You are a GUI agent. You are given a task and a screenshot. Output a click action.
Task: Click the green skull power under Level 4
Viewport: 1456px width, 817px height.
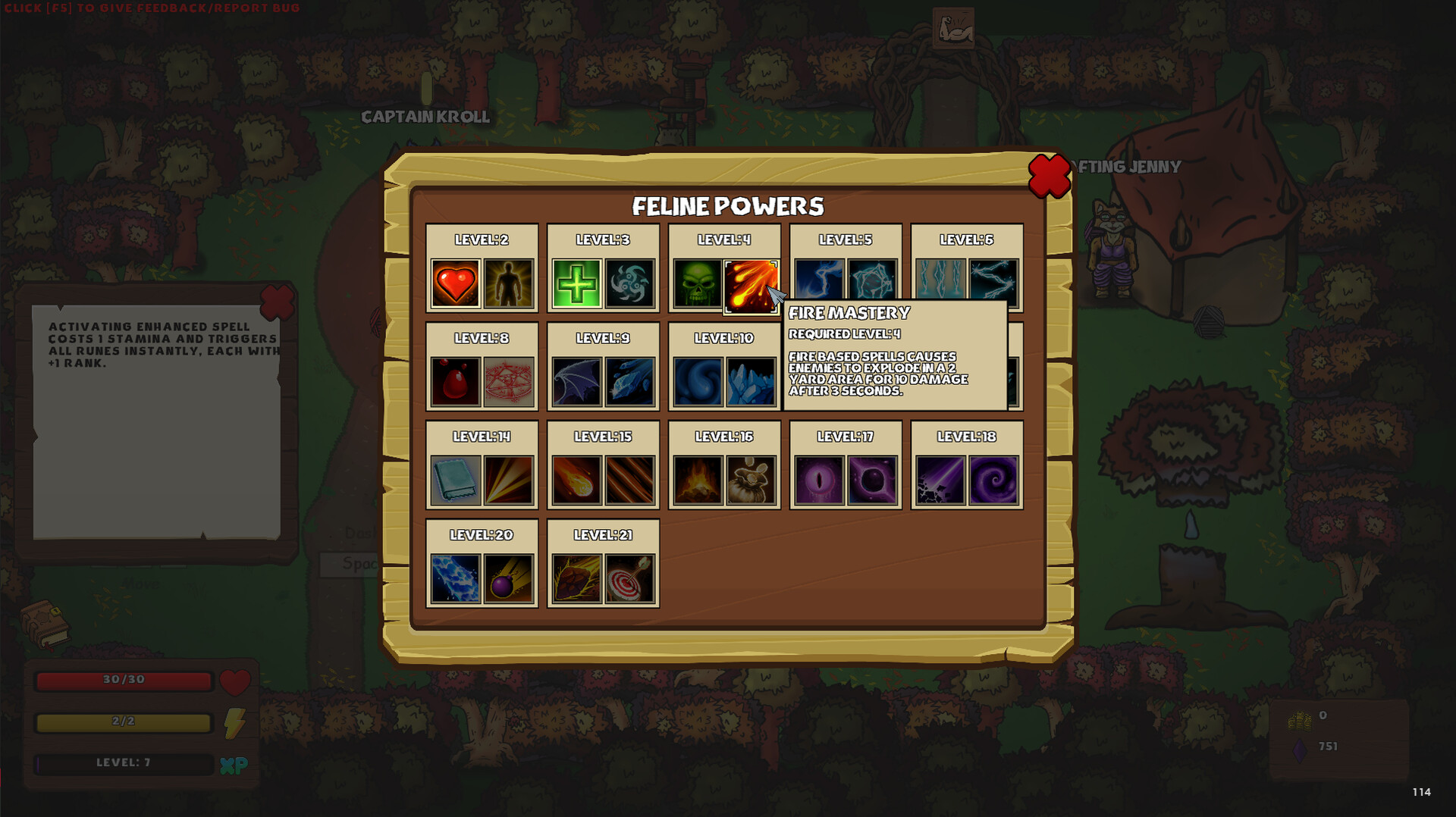pos(698,283)
